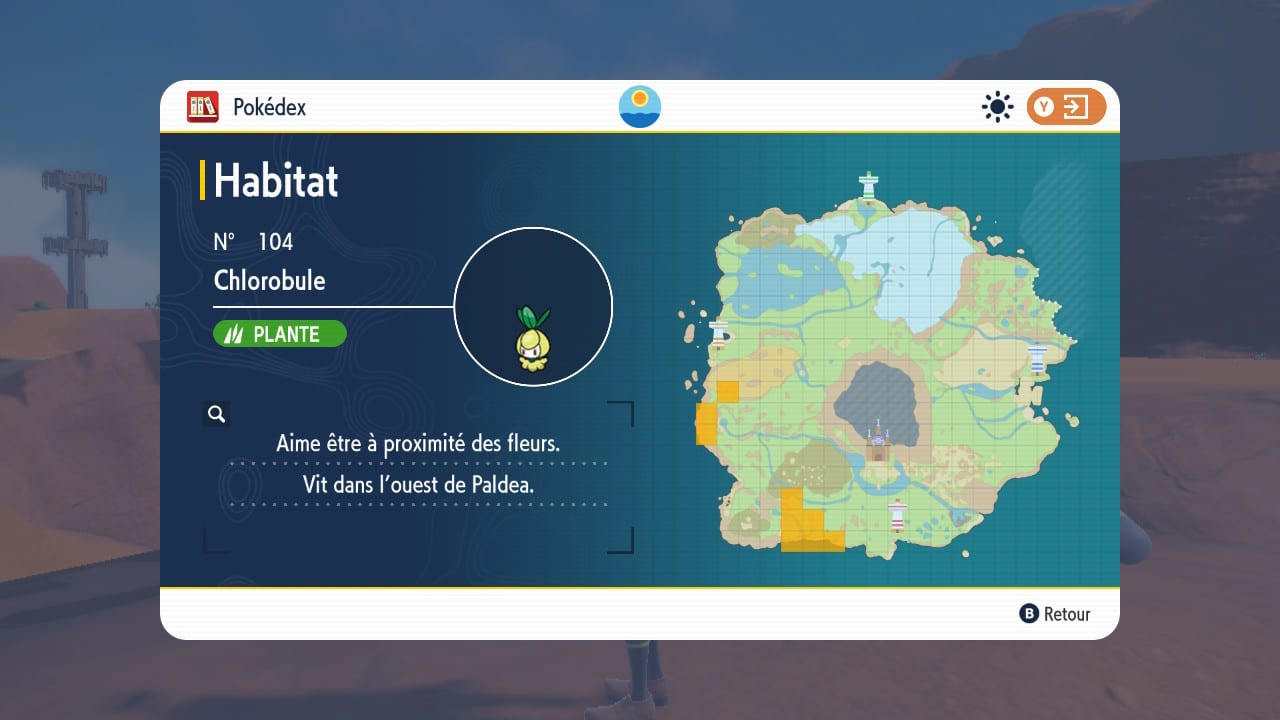Screen dimensions: 1280x720
Task: Select the green PLANTE type badge
Action: point(280,334)
